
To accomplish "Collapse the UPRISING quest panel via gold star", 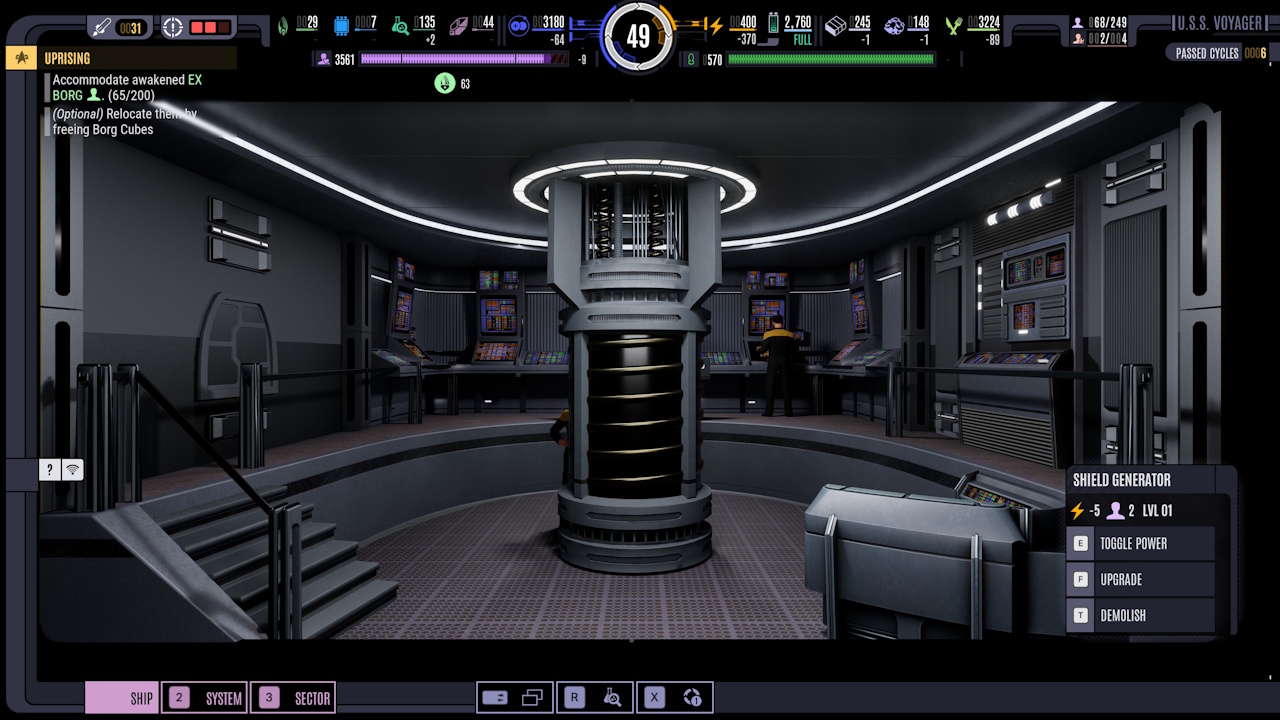I will (19, 57).
